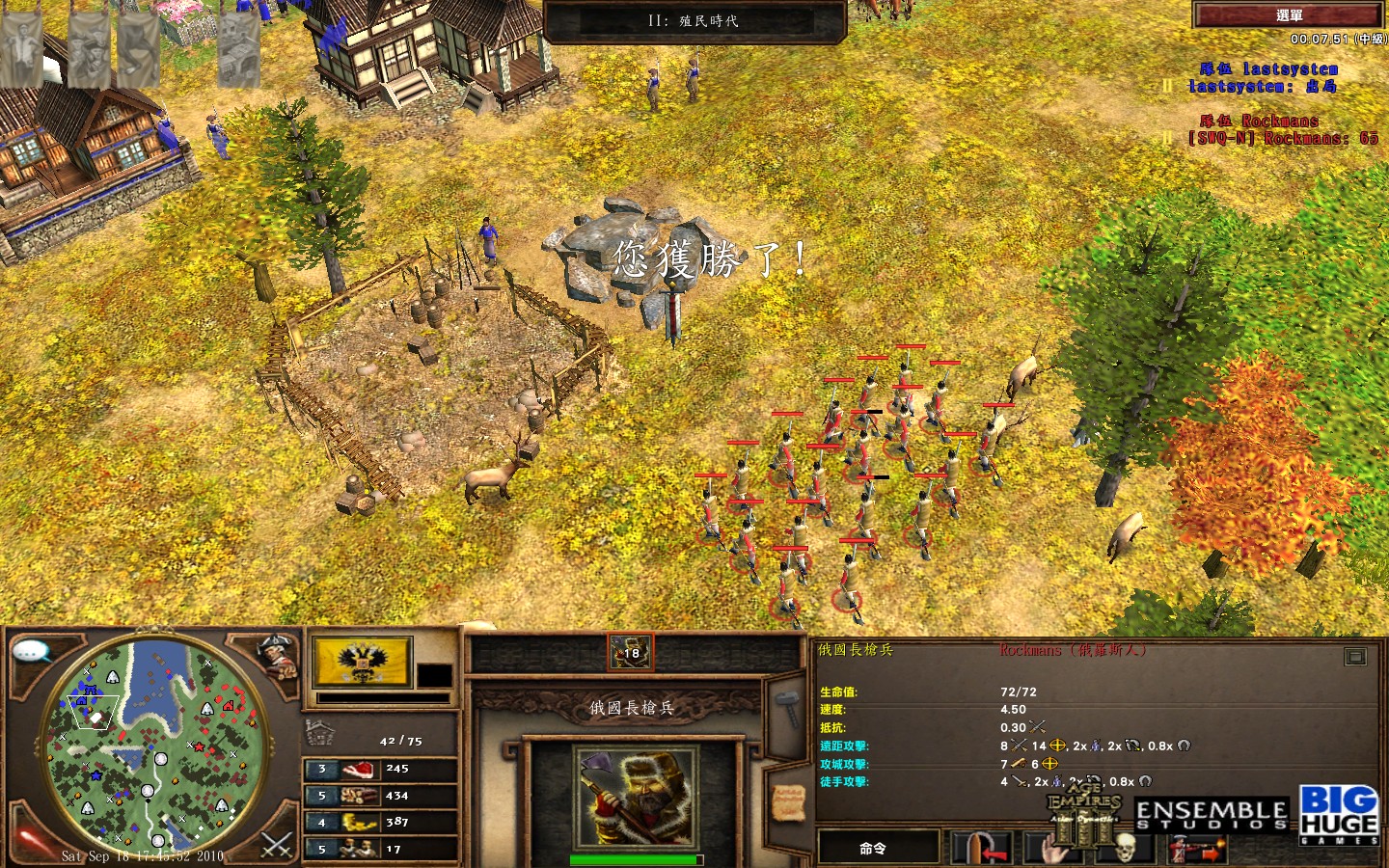Toggle the unit info panel size button
The width and height of the screenshot is (1389, 868).
click(x=1355, y=657)
